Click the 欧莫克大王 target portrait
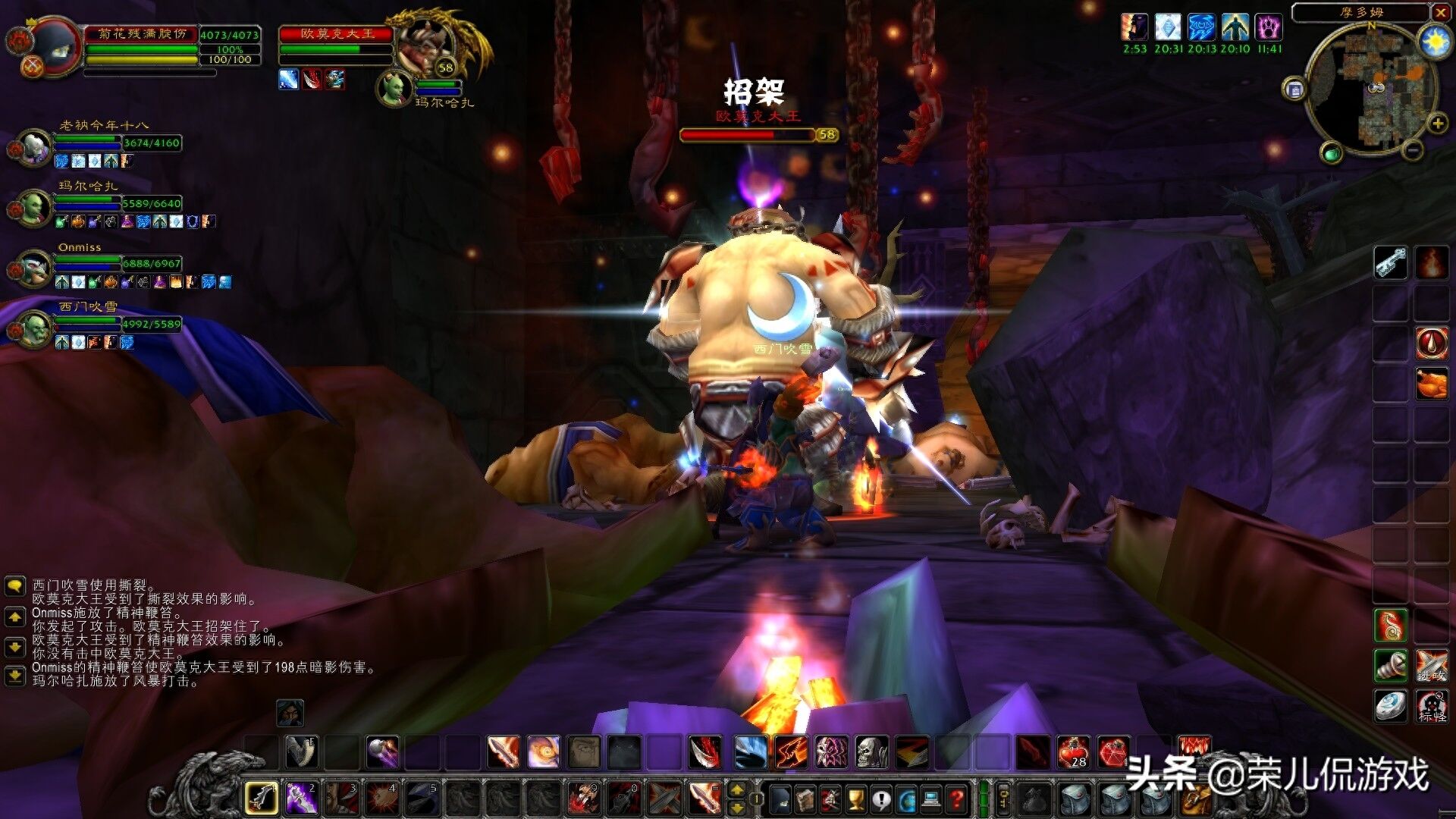The image size is (1456, 819). click(423, 47)
